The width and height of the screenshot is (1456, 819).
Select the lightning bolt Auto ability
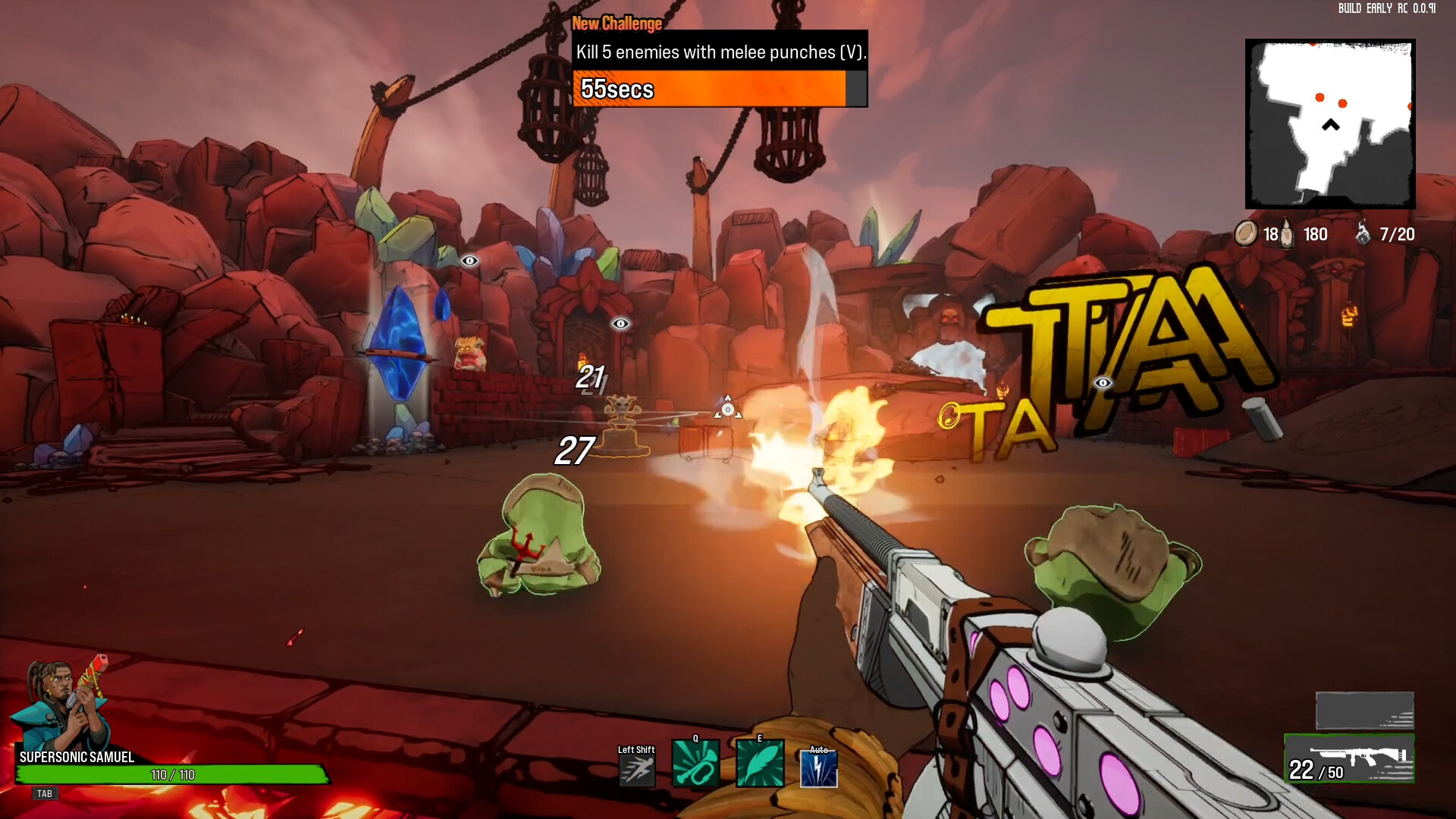click(x=819, y=767)
